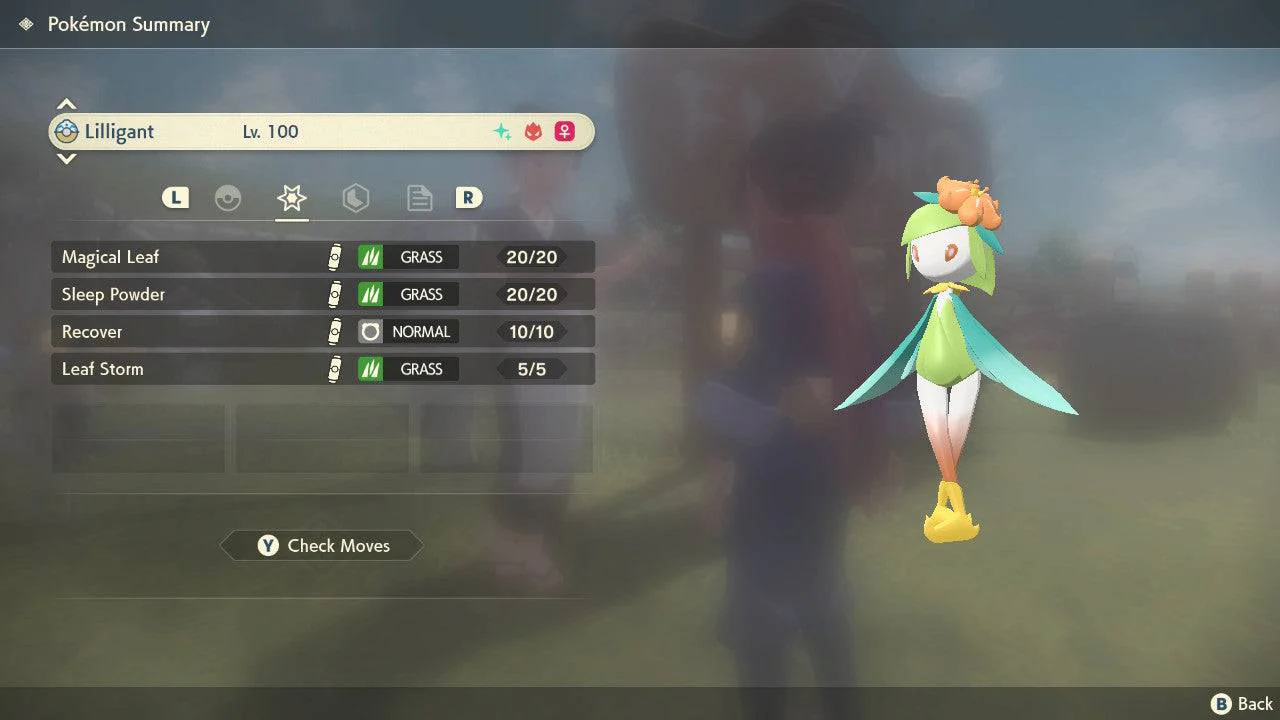The image size is (1280, 720).
Task: Click the up arrow above Lilligant's name
Action: 66,104
